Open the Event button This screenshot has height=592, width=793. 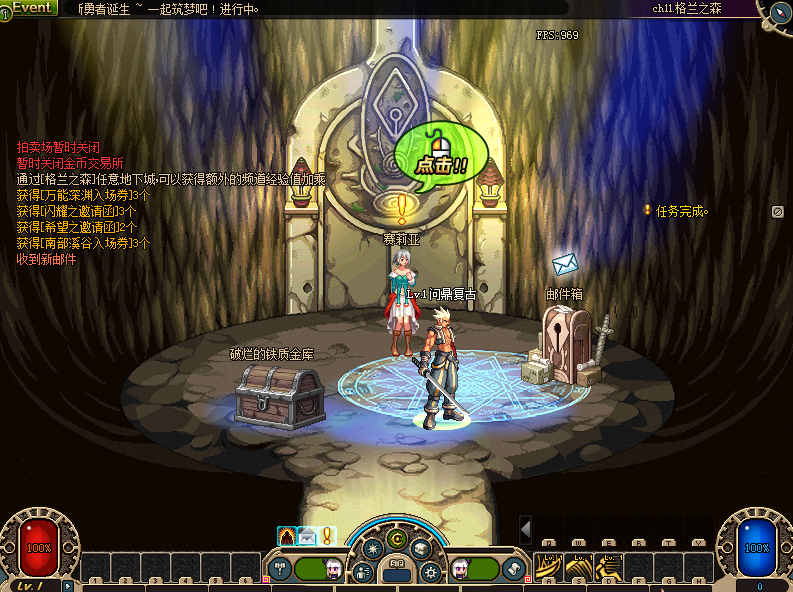click(x=31, y=8)
